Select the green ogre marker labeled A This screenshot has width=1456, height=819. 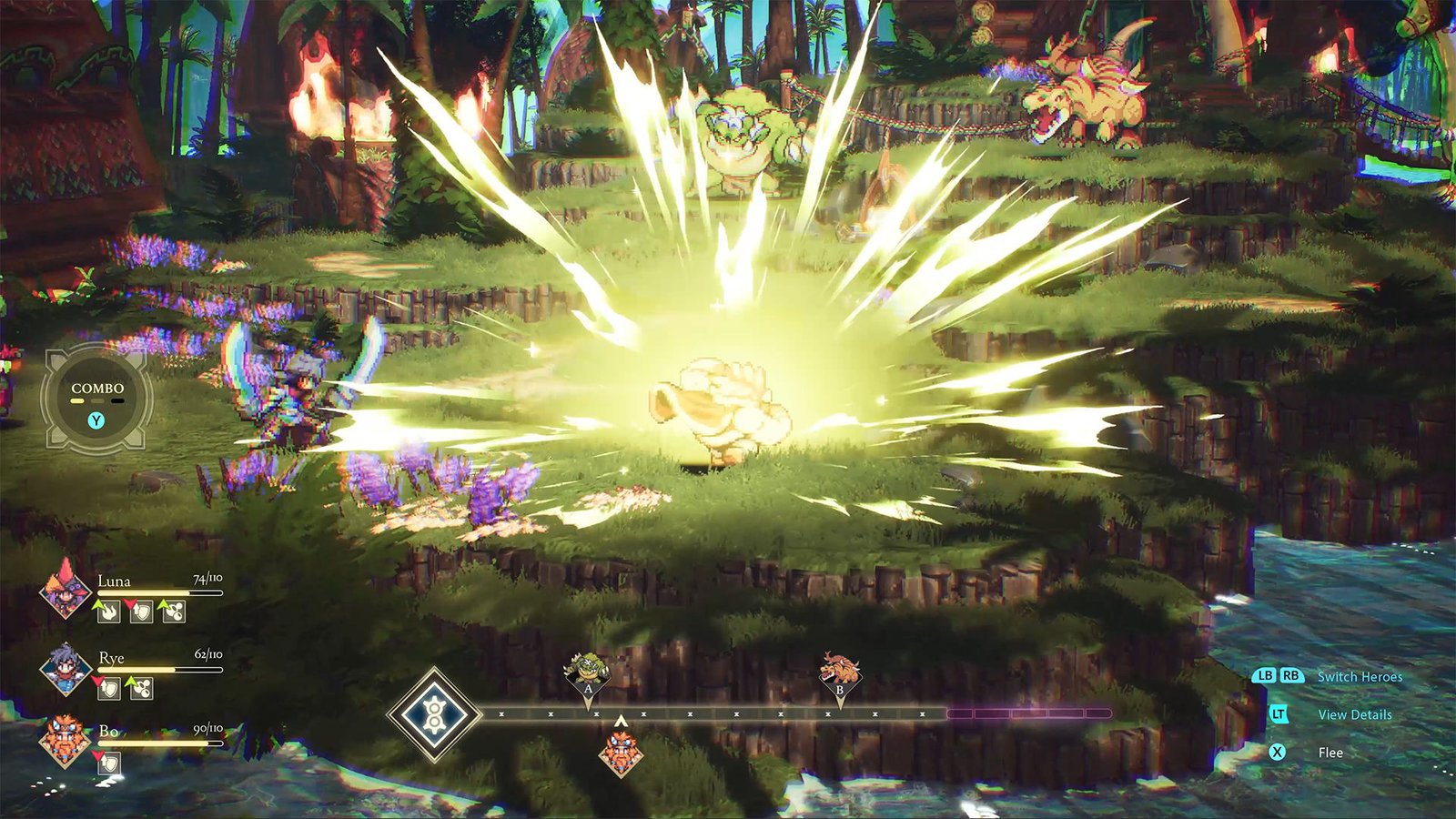point(588,671)
